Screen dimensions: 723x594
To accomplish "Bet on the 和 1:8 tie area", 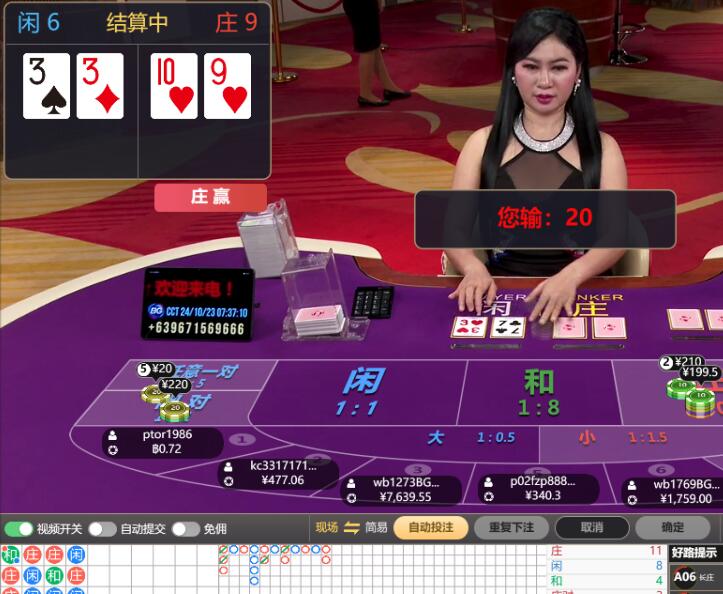I will (x=539, y=391).
